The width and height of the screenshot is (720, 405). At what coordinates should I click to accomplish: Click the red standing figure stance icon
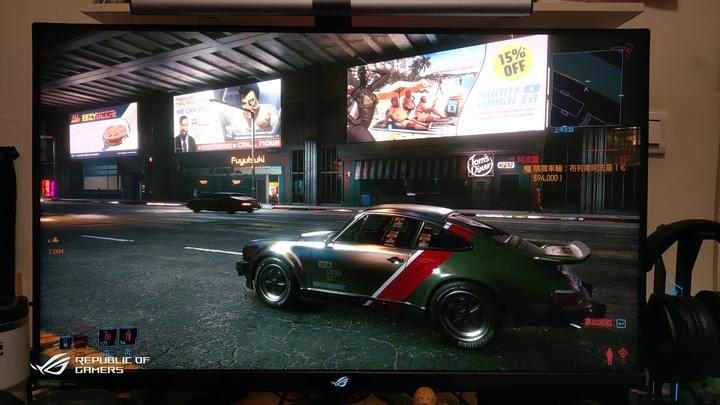(609, 355)
